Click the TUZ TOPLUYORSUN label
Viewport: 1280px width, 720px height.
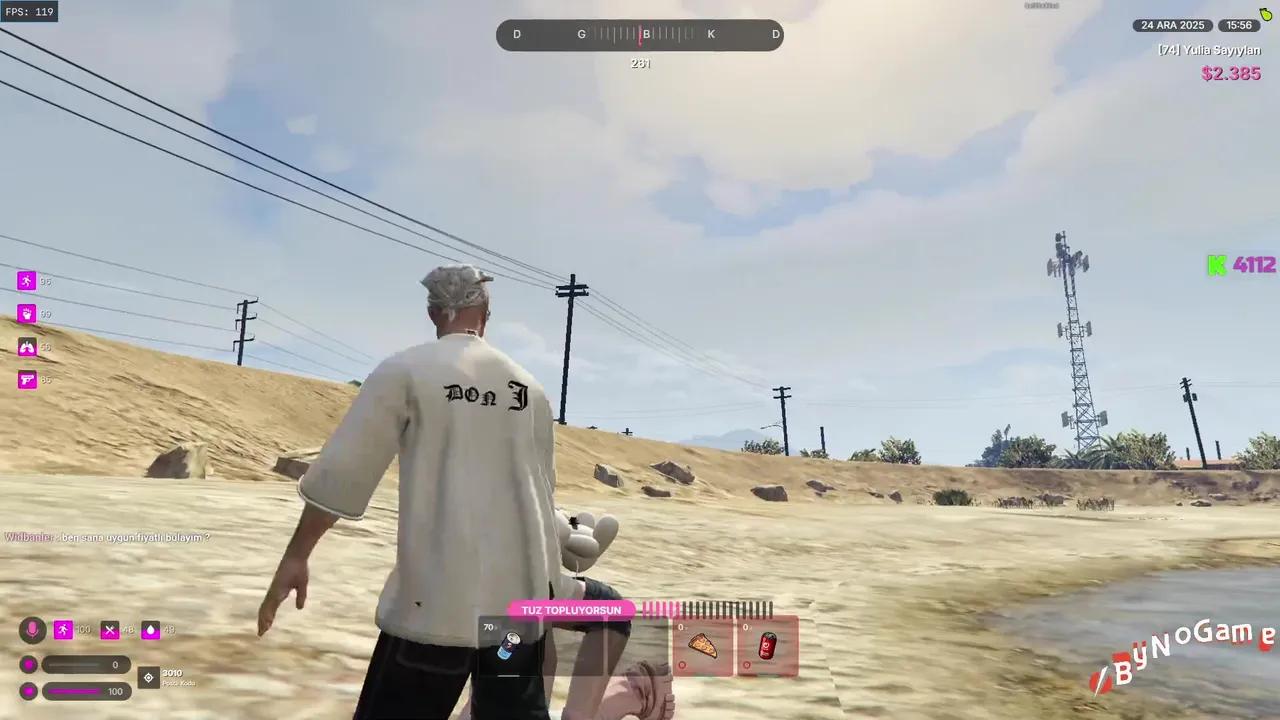(x=571, y=610)
